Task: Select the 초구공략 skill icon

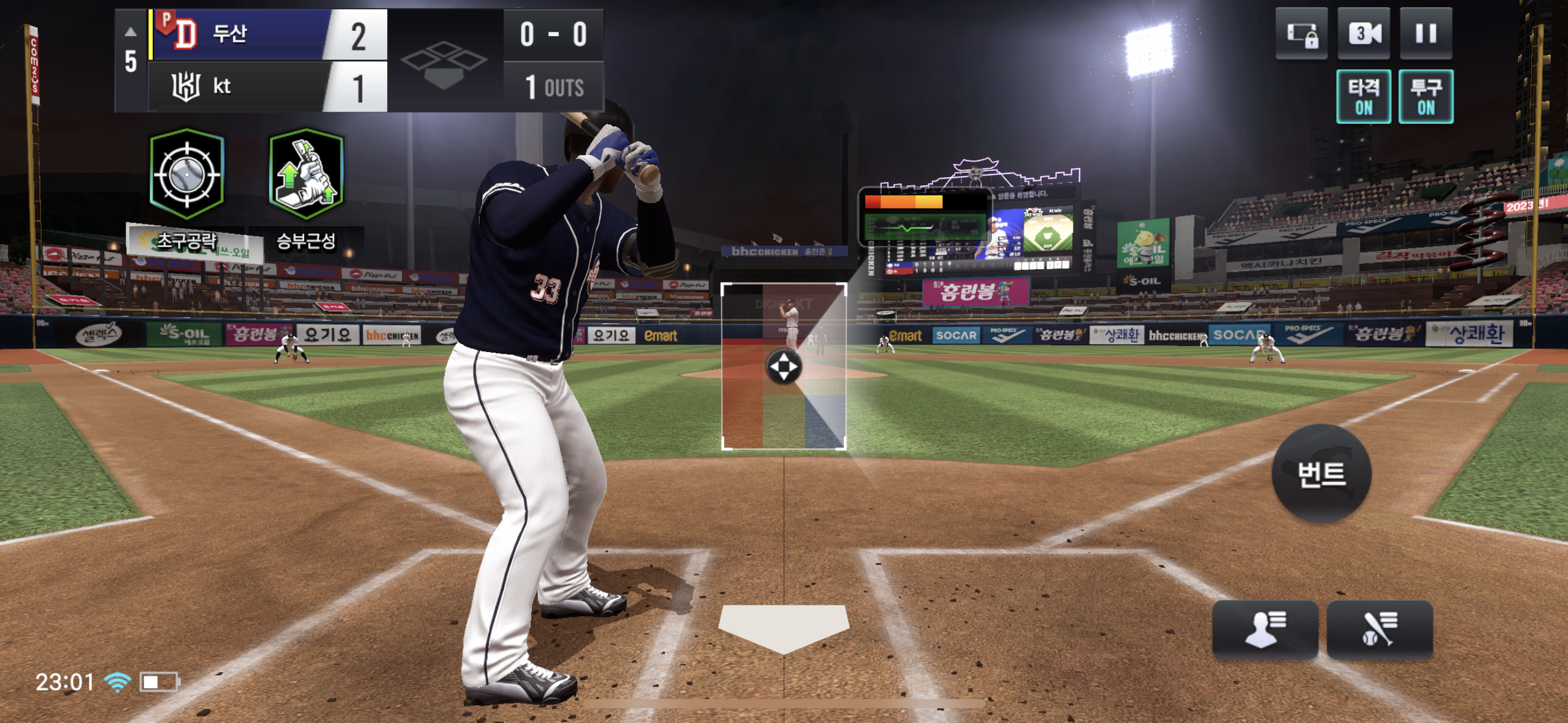Action: pyautogui.click(x=187, y=175)
